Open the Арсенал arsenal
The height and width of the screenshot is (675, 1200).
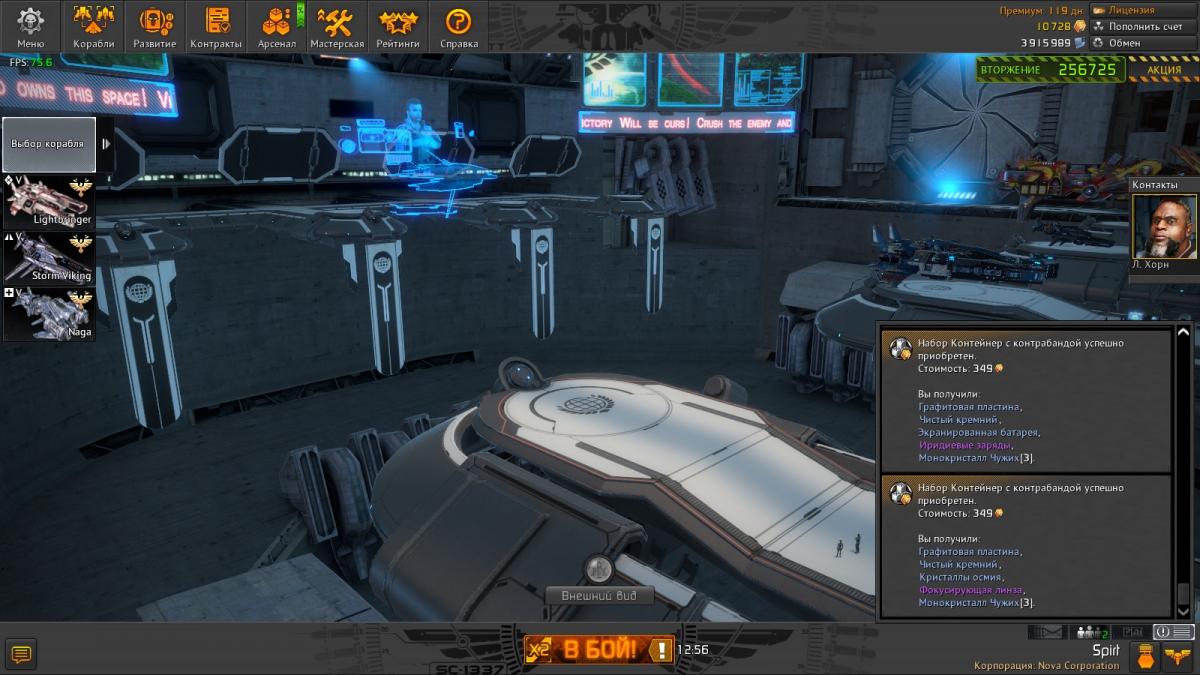point(277,27)
